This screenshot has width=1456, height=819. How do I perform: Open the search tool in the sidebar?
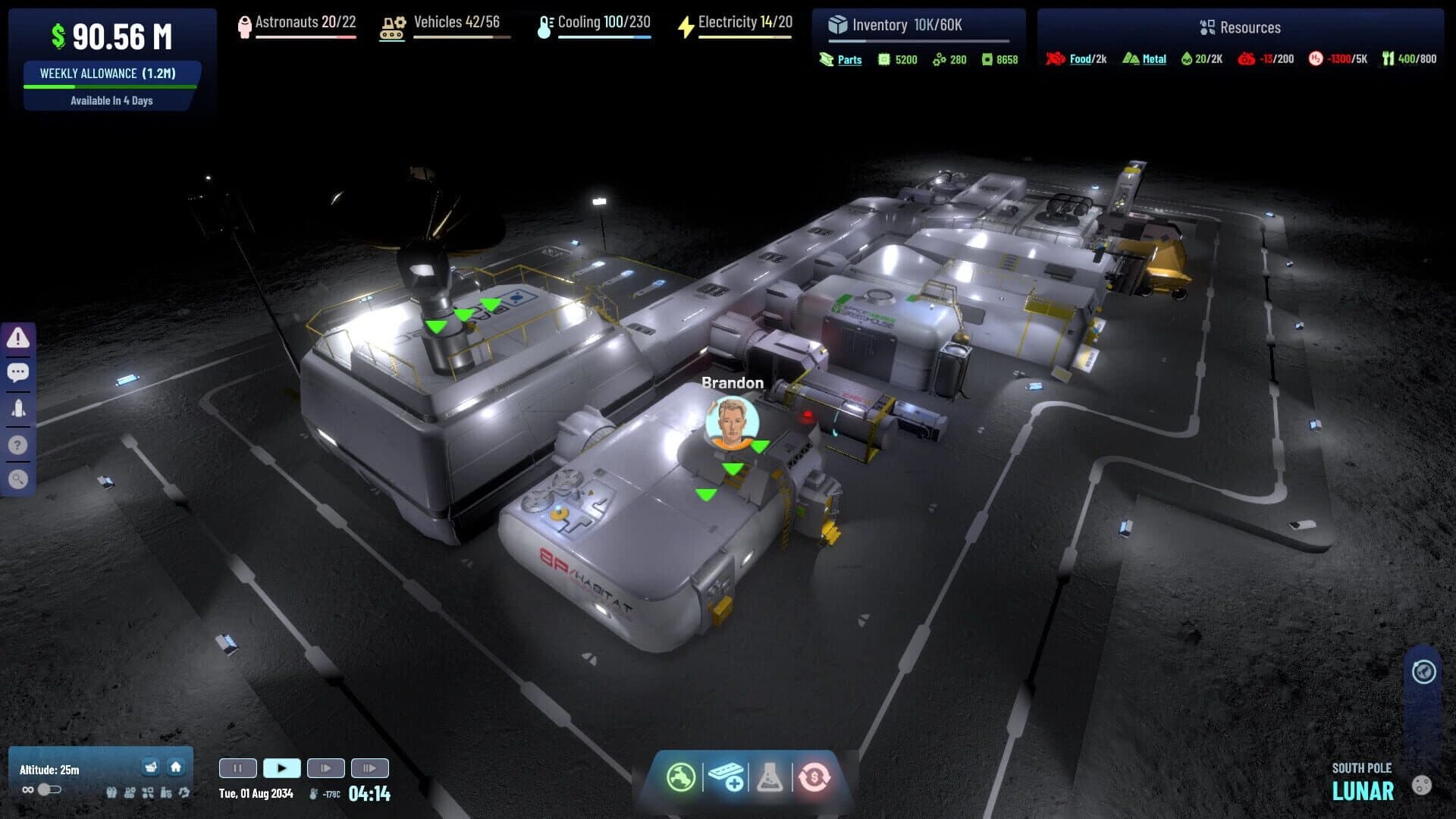(19, 479)
